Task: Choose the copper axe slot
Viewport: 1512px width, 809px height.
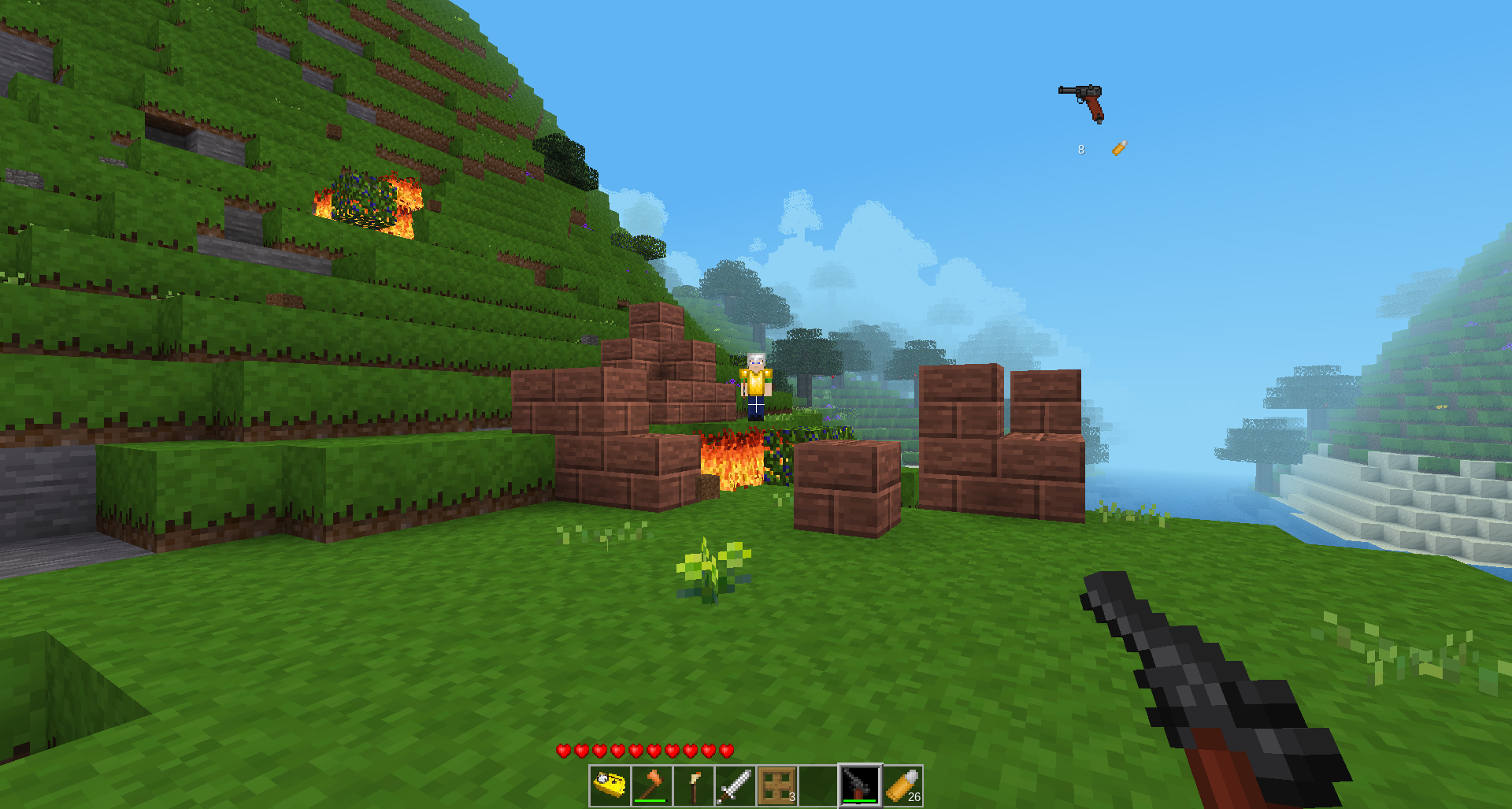Action: tap(652, 785)
